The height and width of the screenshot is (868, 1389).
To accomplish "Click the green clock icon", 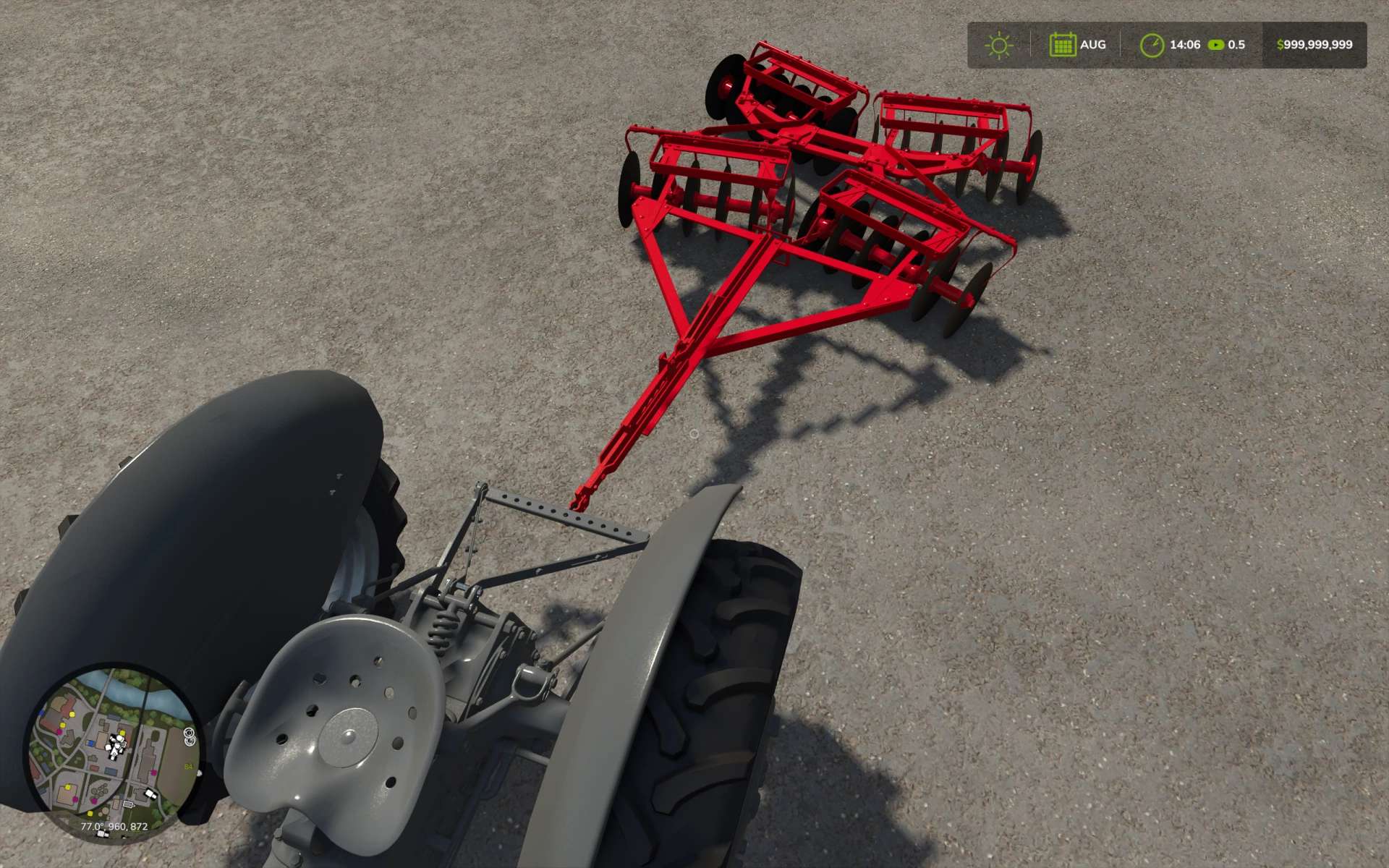I will tap(1151, 45).
